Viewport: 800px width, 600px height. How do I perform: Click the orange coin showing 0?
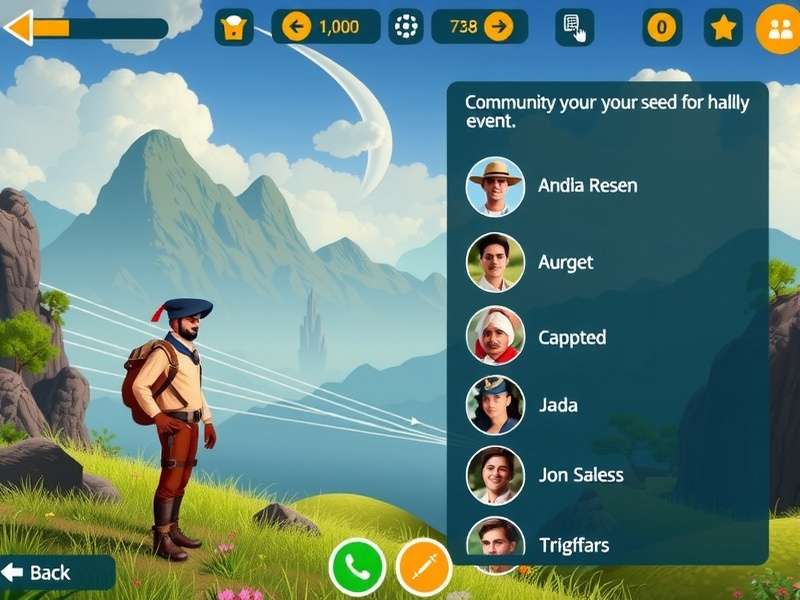coord(660,27)
